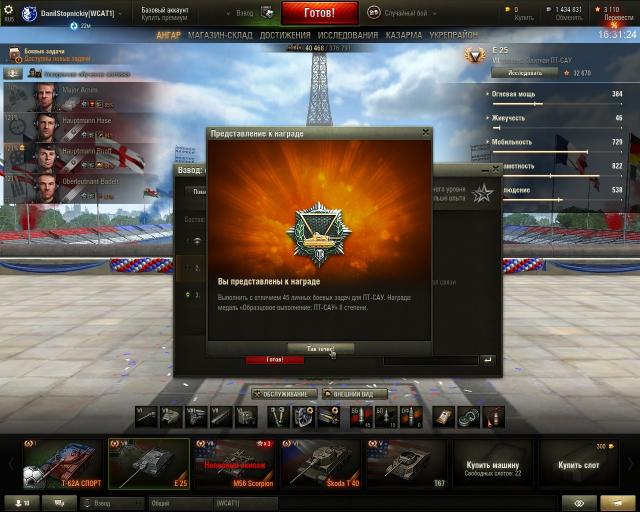Click "Исследовать" button for the E 25
This screenshot has height=512, width=640.
pyautogui.click(x=517, y=73)
